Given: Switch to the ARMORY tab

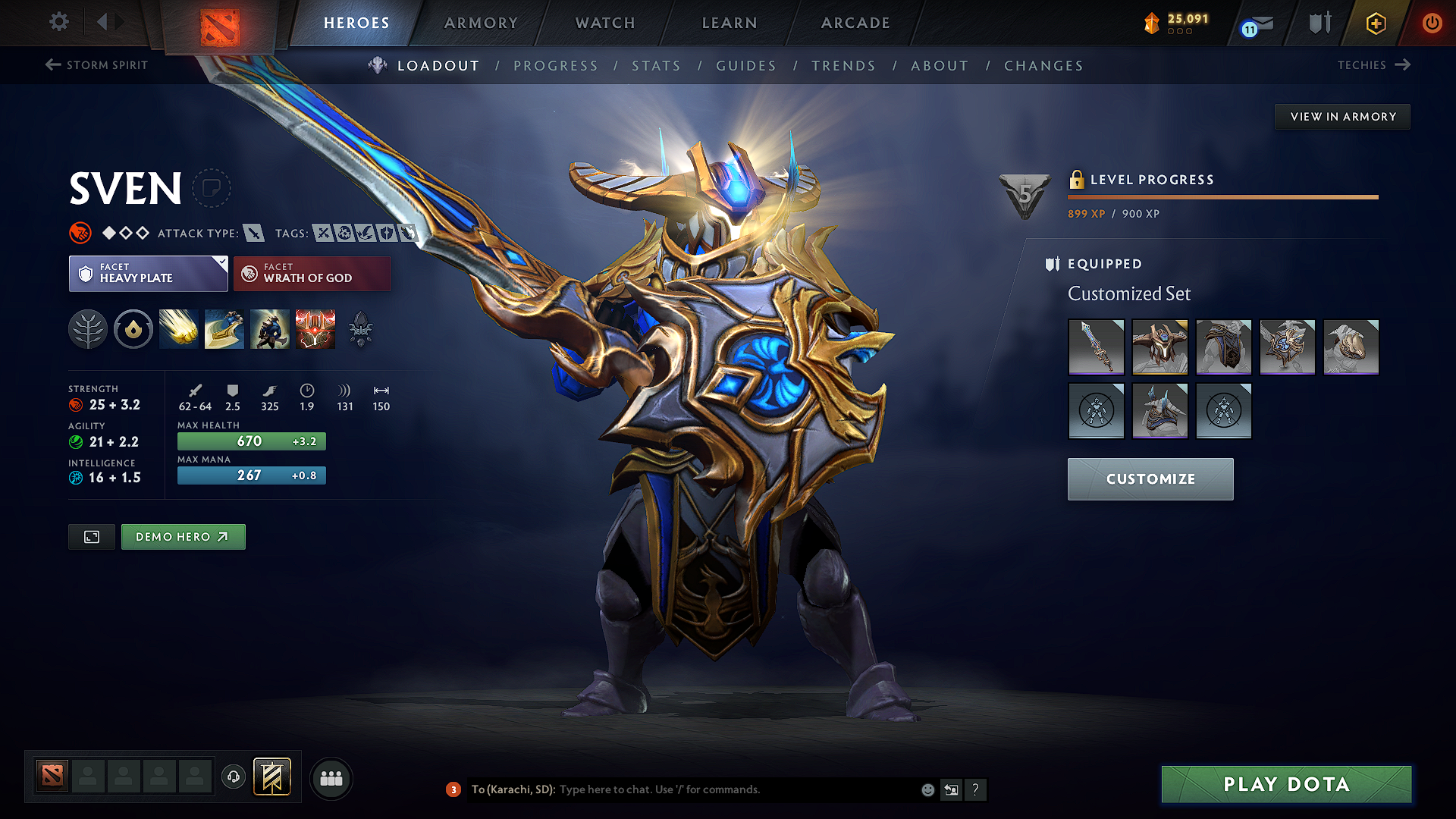Looking at the screenshot, I should (480, 23).
